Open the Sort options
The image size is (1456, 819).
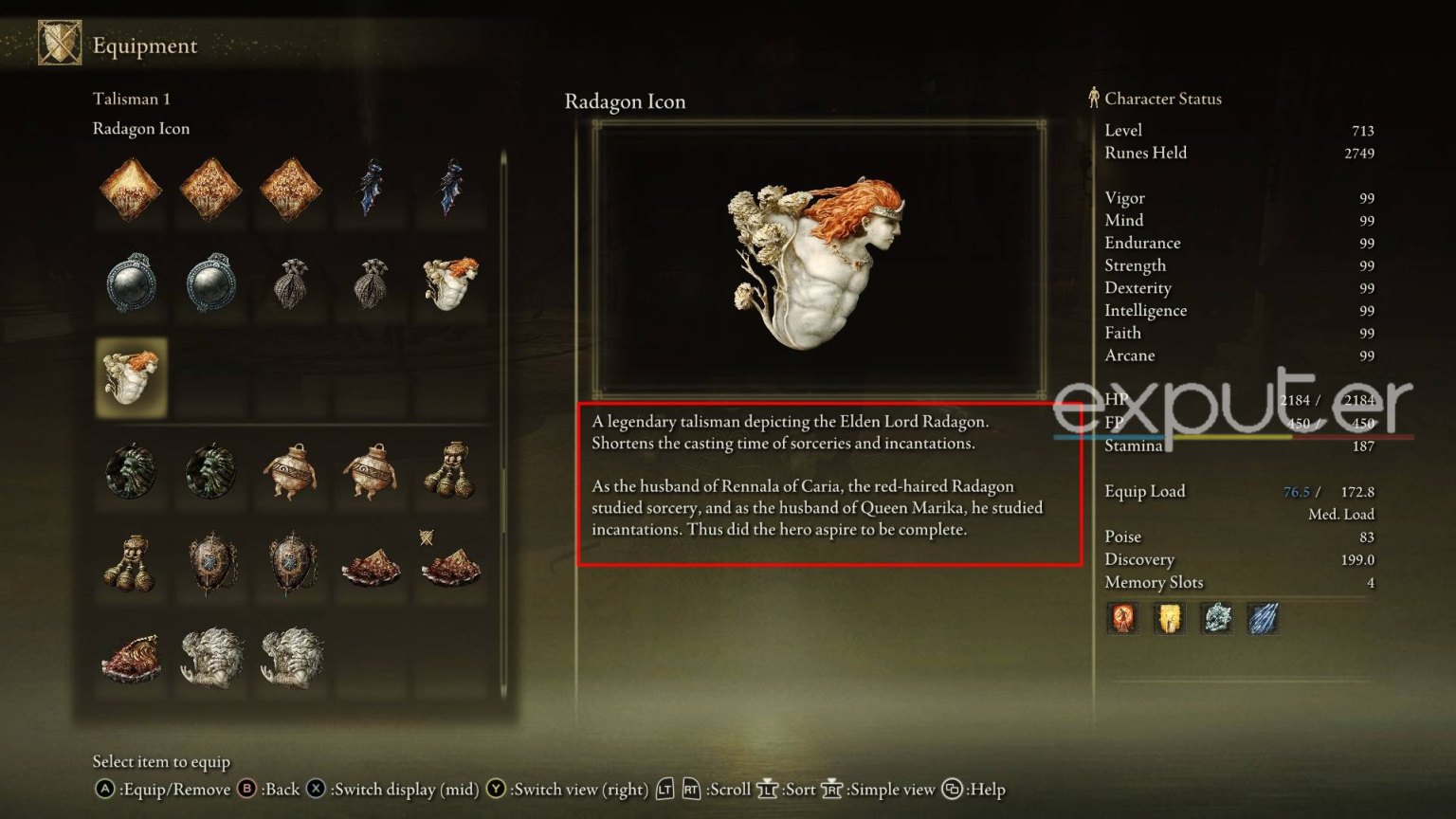tap(799, 789)
